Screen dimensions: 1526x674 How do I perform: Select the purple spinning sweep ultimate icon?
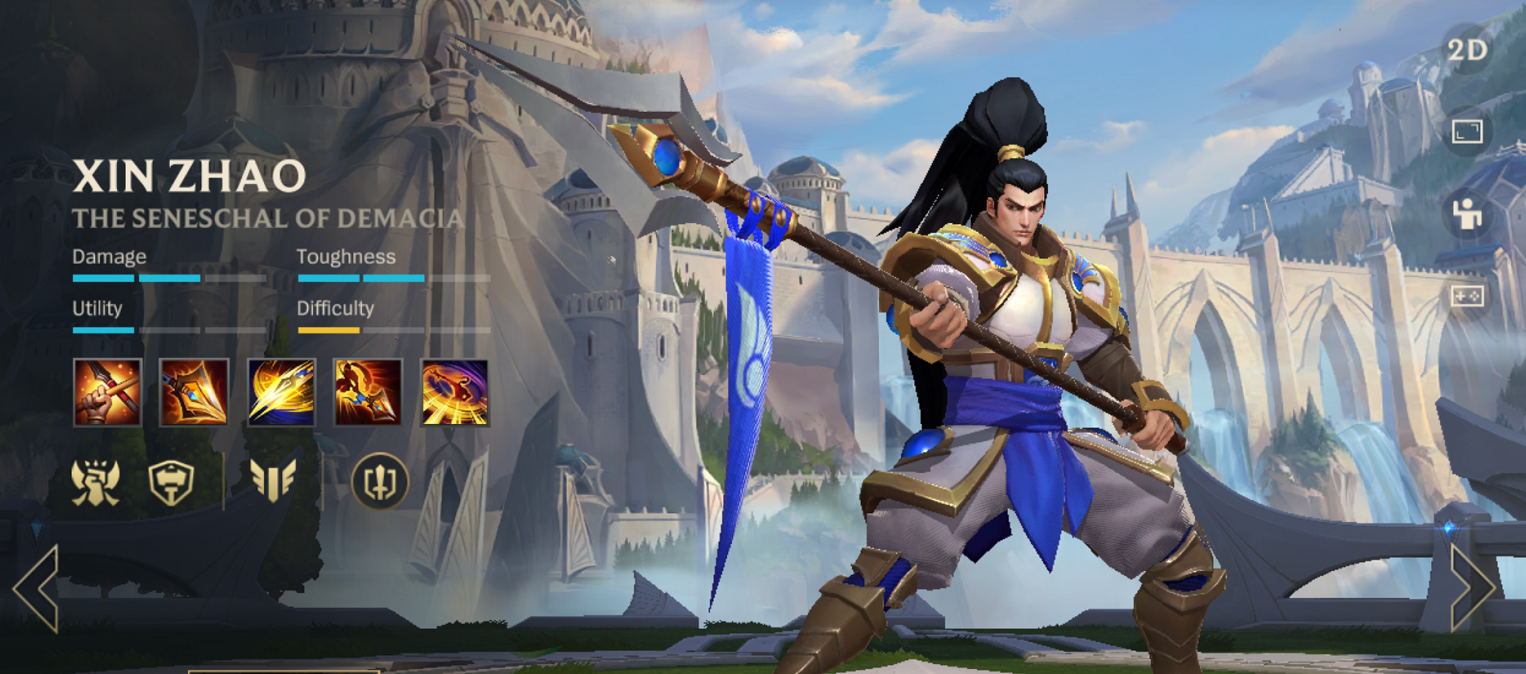click(x=455, y=392)
